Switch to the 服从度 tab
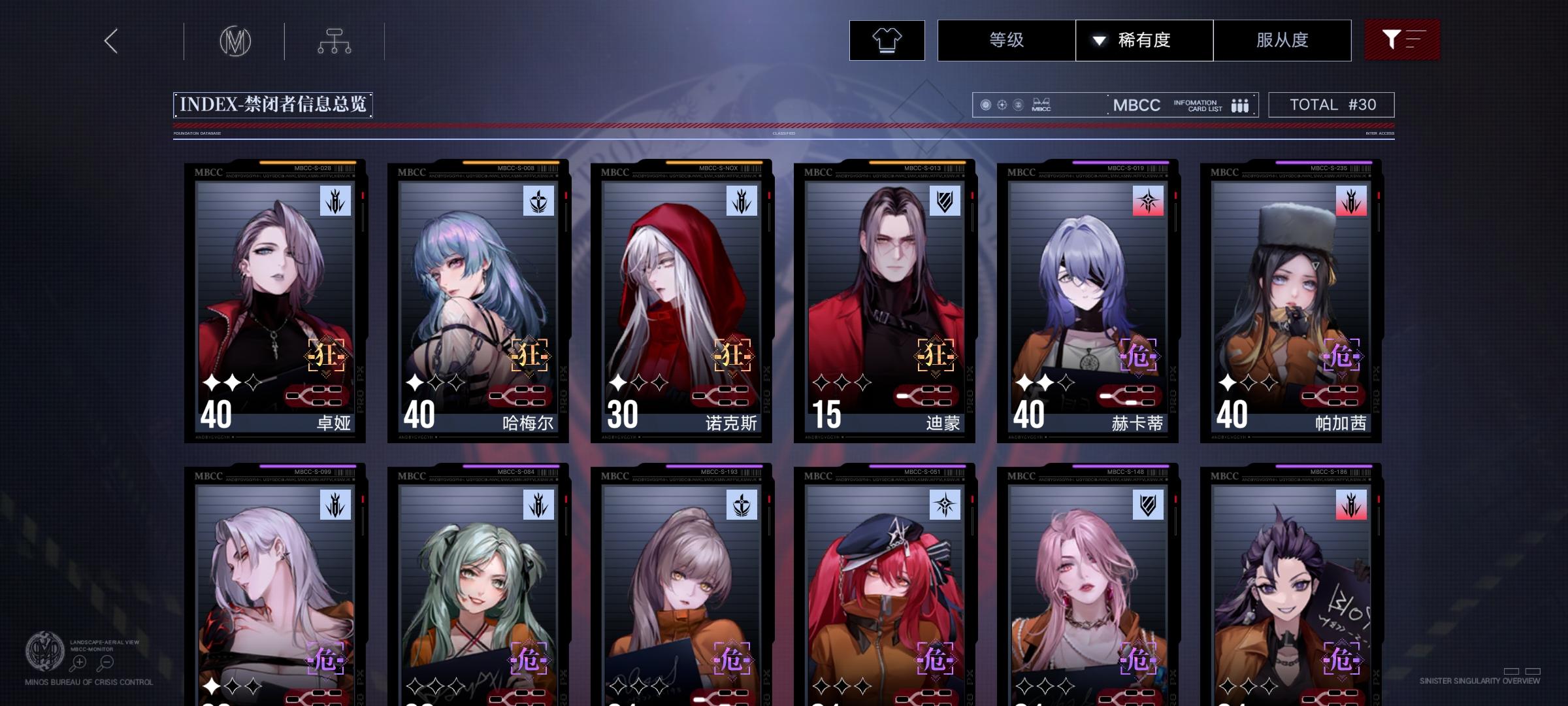 1282,40
